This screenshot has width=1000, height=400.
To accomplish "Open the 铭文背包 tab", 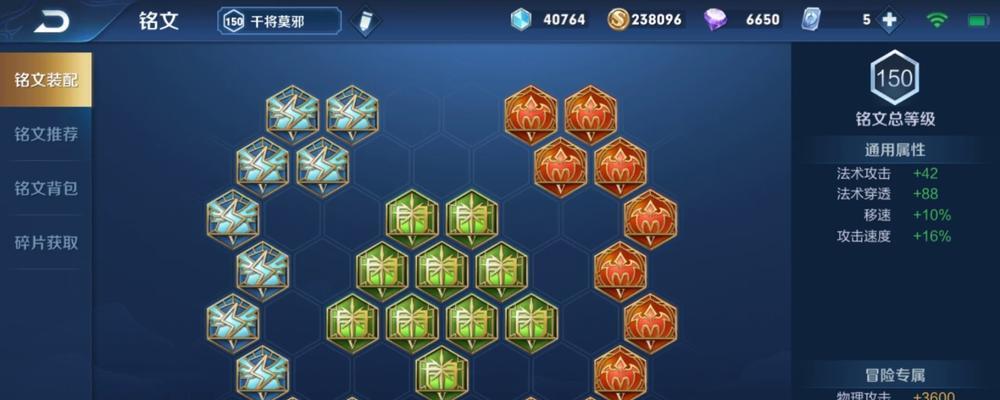I will point(46,188).
